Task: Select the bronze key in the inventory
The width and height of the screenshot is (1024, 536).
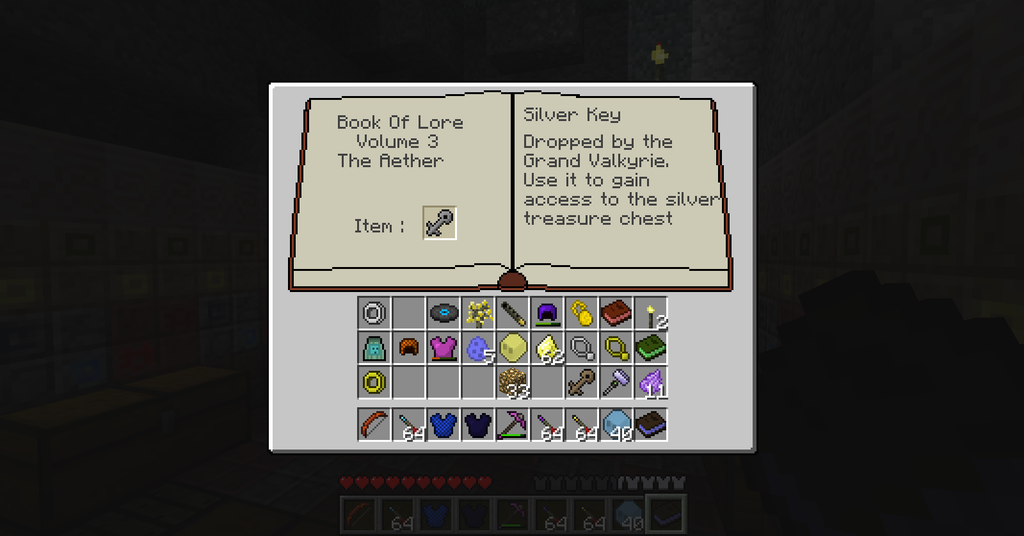Action: pyautogui.click(x=581, y=381)
